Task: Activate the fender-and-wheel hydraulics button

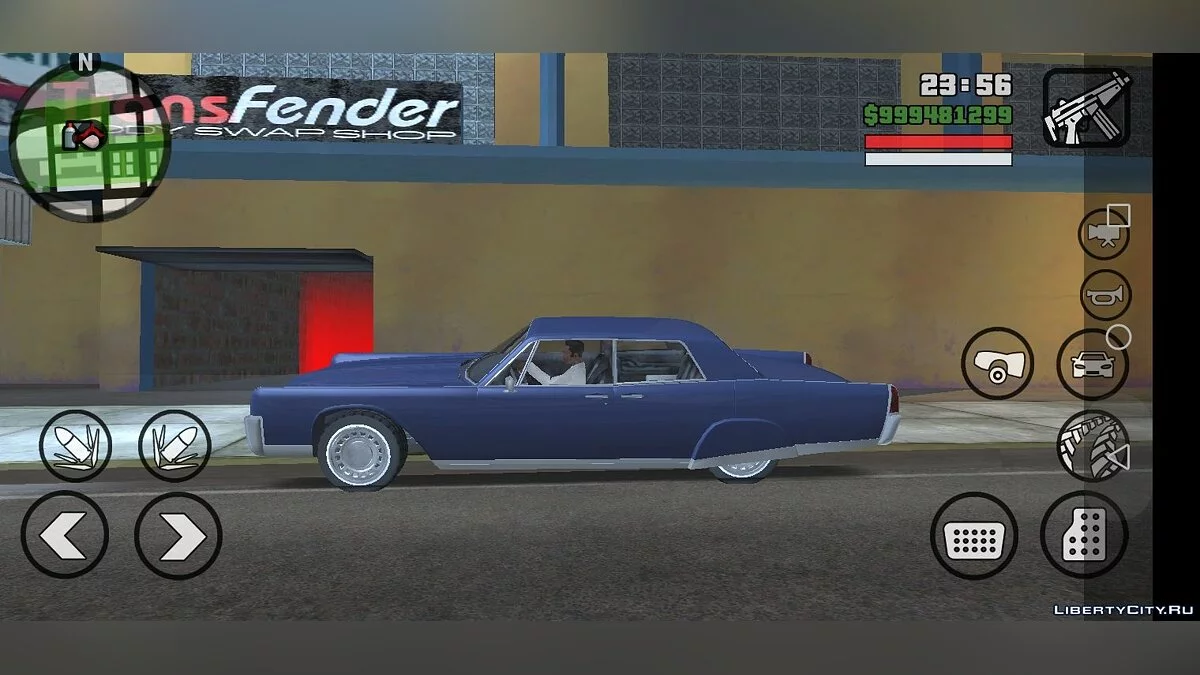Action: click(x=997, y=364)
